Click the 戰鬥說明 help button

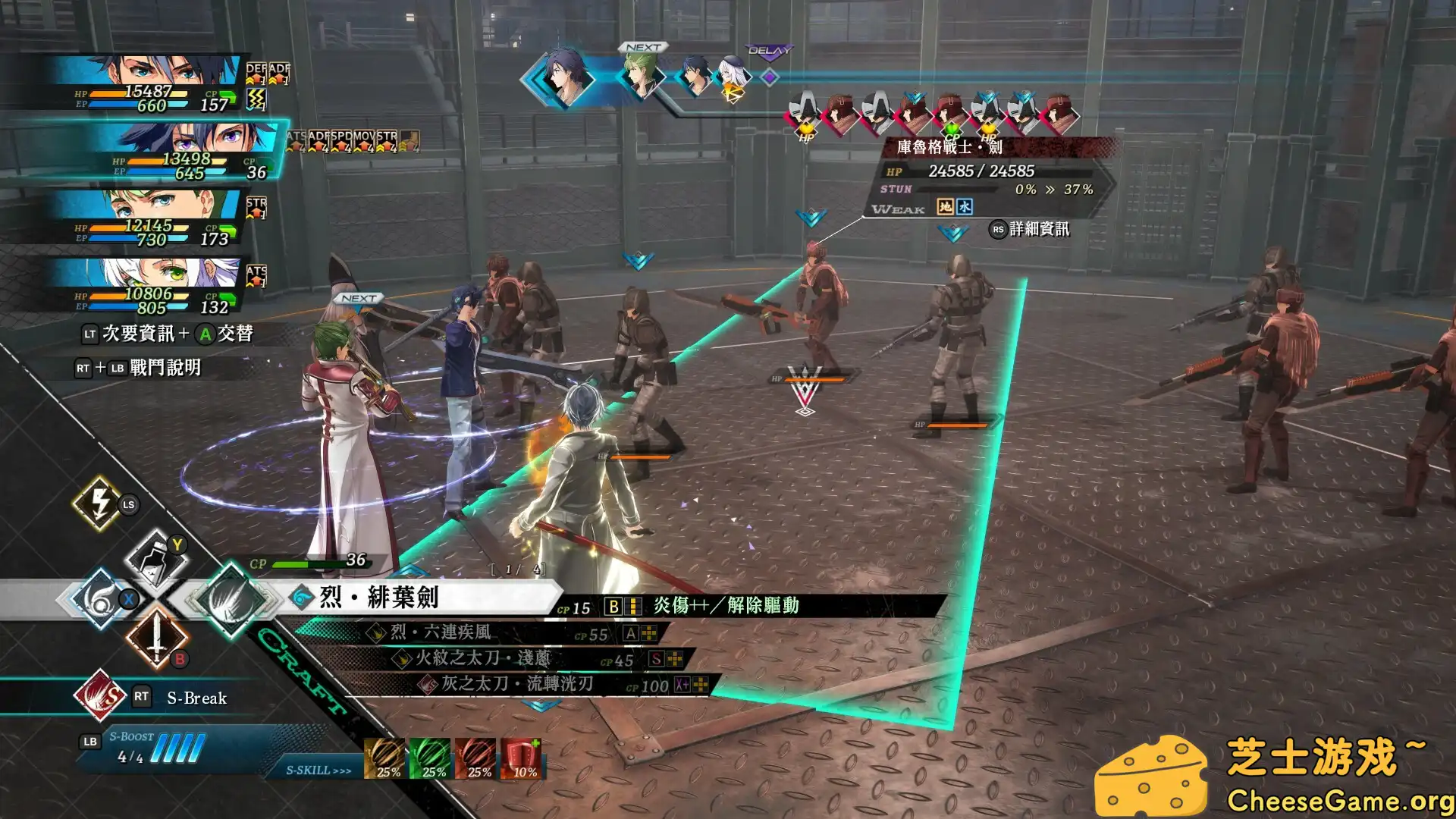167,369
